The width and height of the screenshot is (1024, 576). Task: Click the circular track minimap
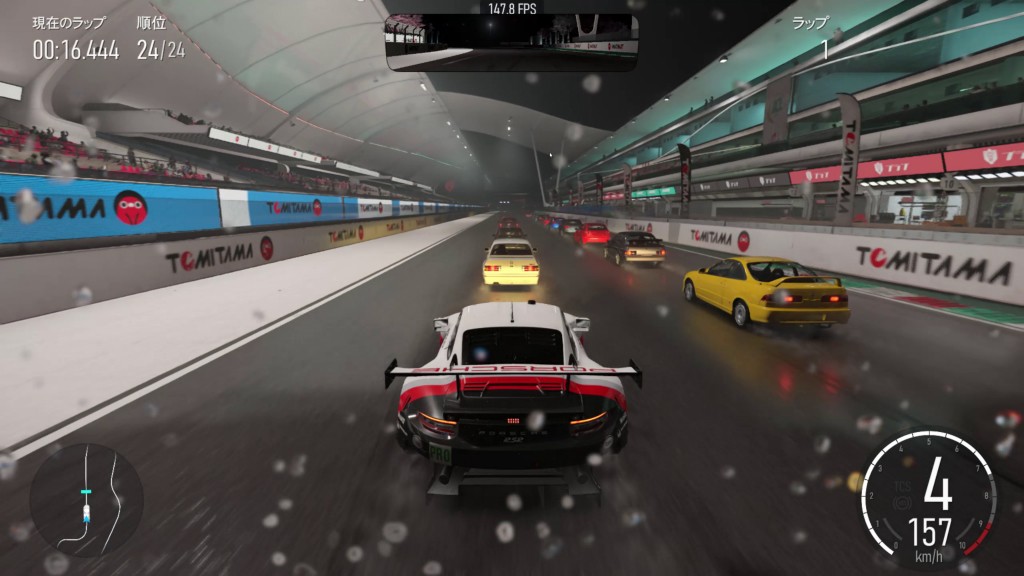[87, 500]
